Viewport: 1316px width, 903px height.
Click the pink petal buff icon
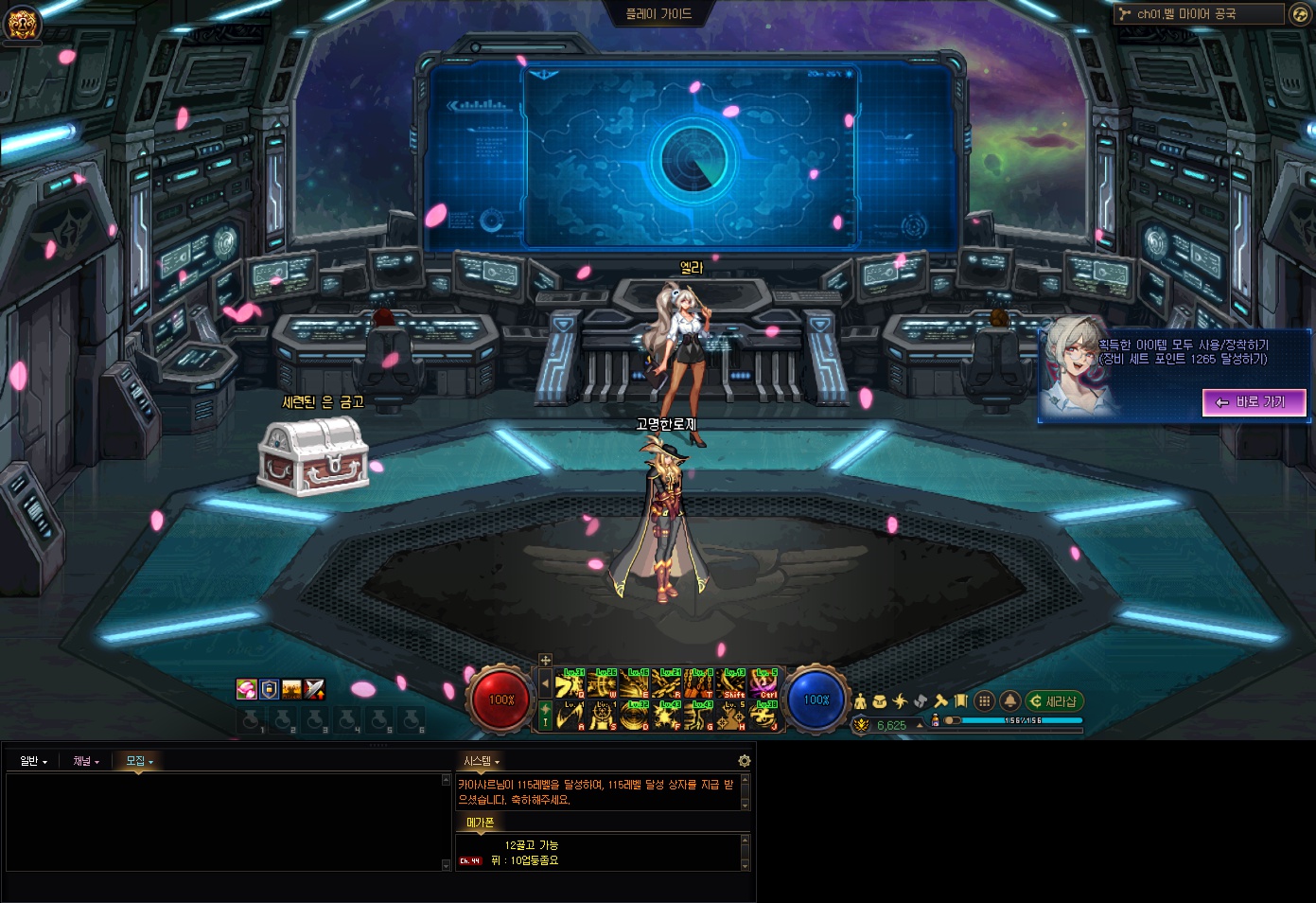coord(246,690)
